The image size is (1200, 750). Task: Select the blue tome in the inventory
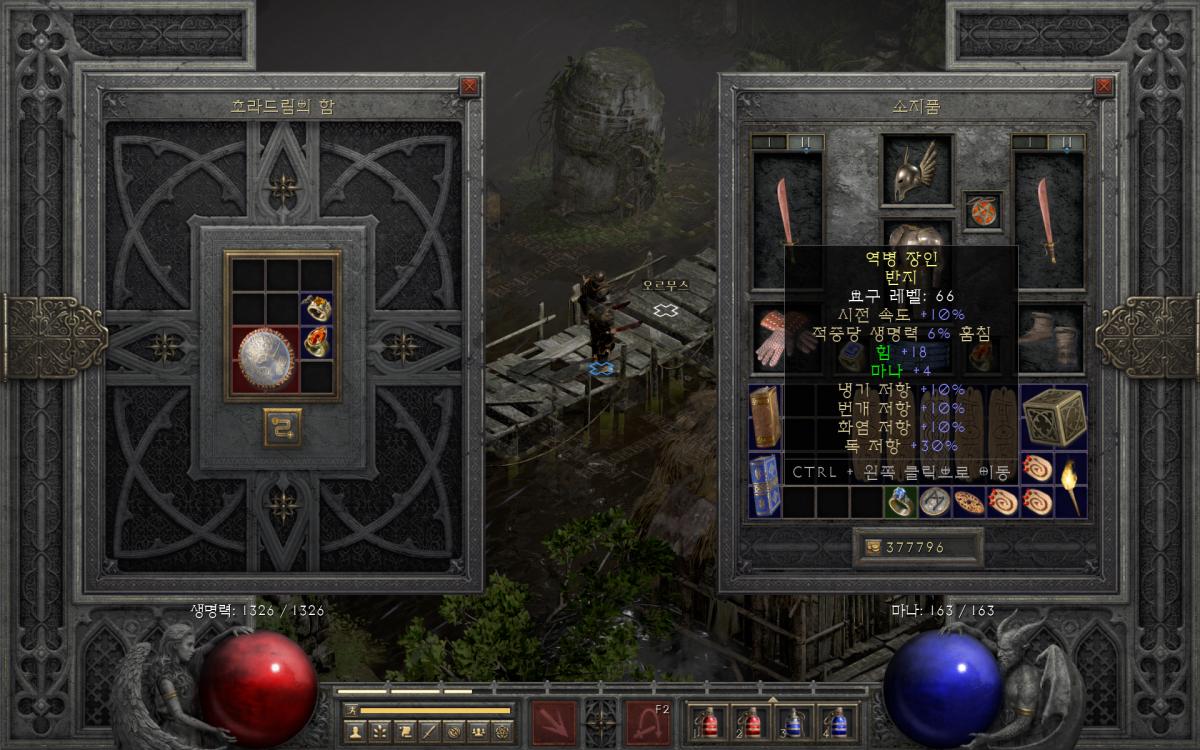pos(766,485)
